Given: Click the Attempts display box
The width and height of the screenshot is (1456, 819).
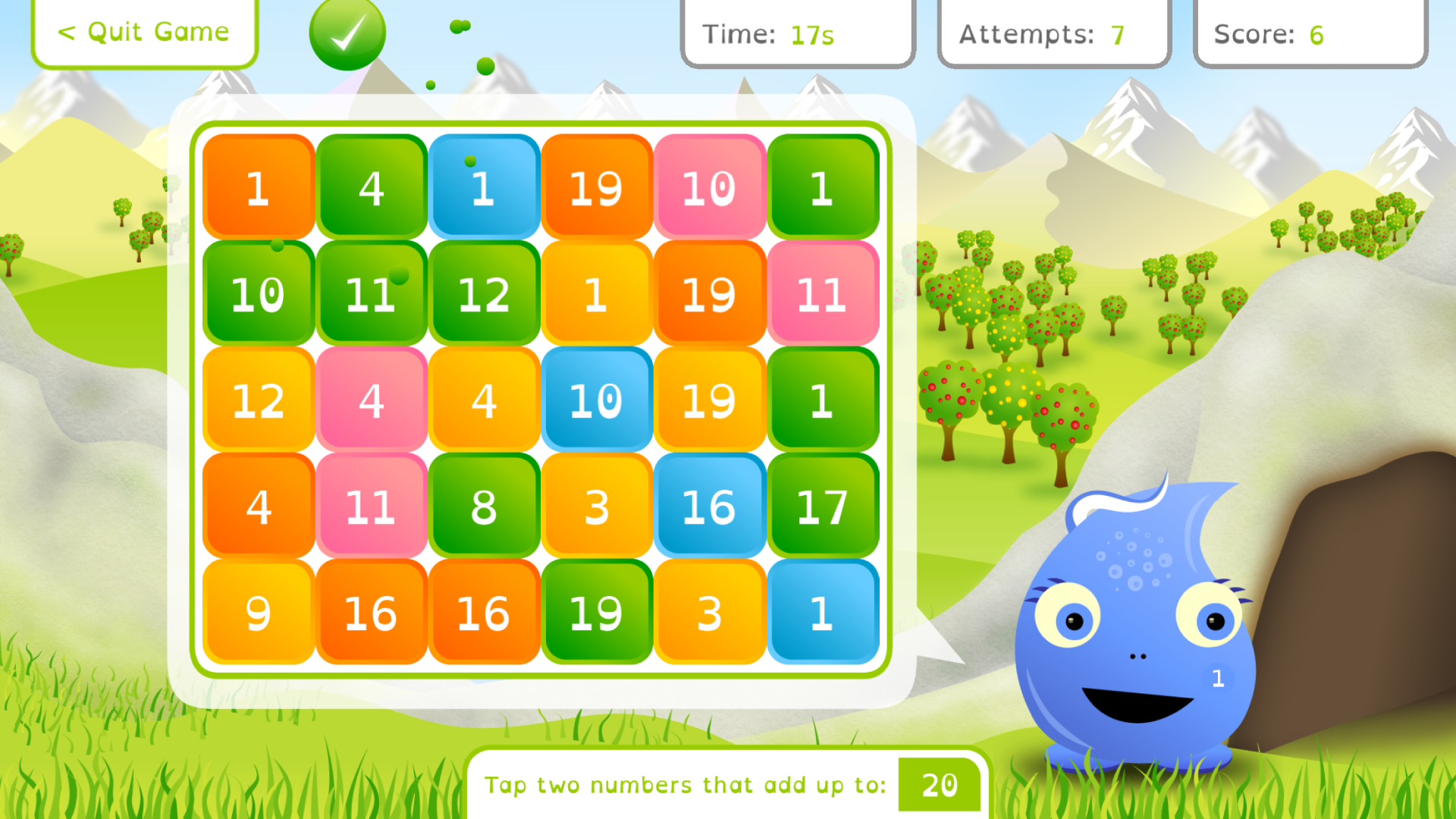Looking at the screenshot, I should (x=1053, y=33).
